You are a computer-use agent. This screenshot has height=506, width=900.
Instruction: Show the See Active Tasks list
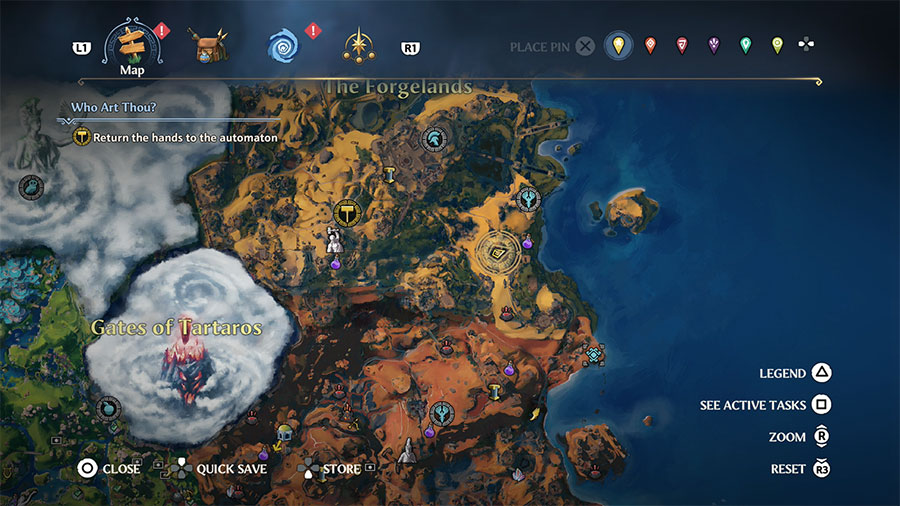(821, 405)
